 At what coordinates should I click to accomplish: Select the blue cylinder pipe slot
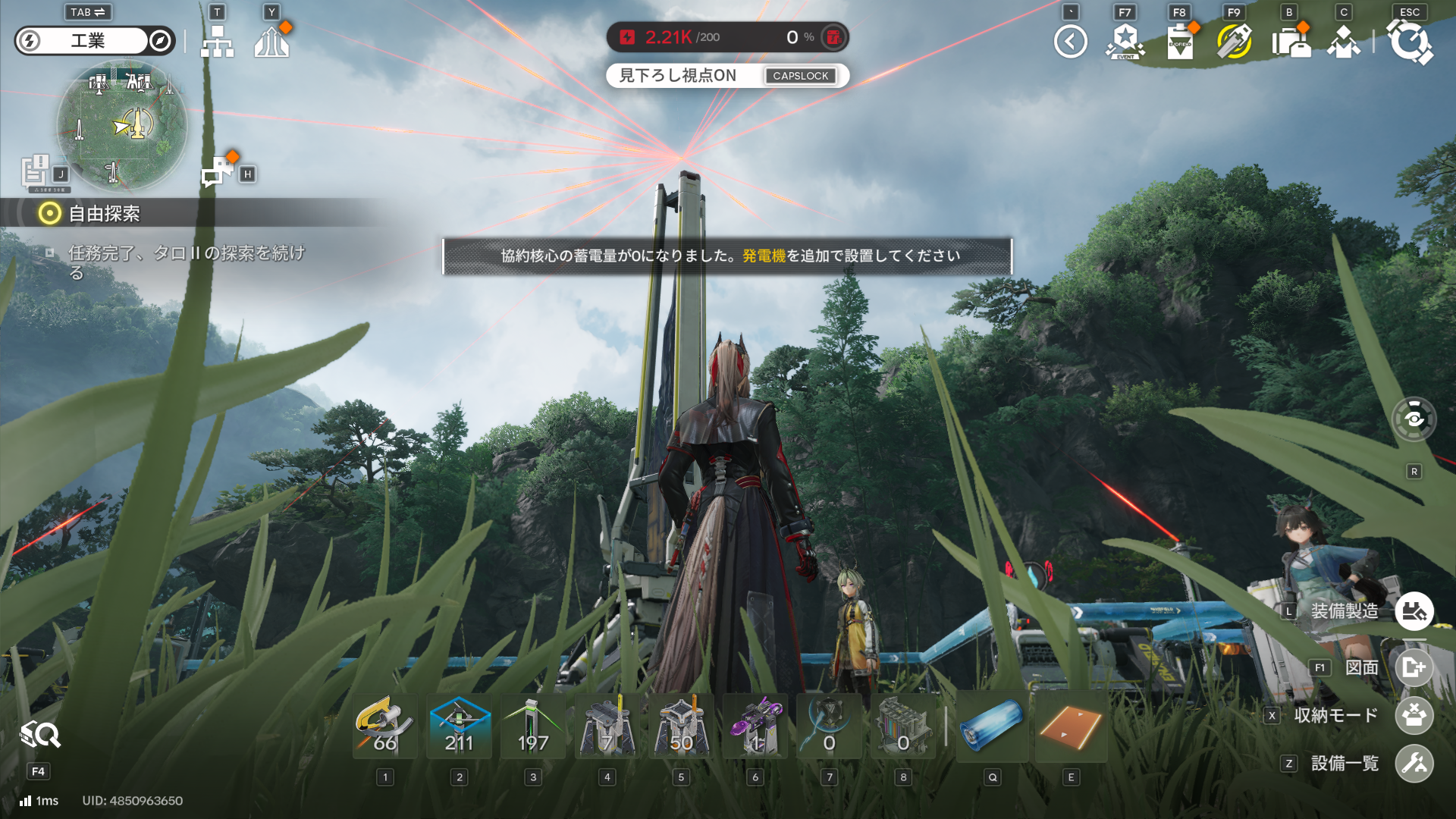(992, 726)
